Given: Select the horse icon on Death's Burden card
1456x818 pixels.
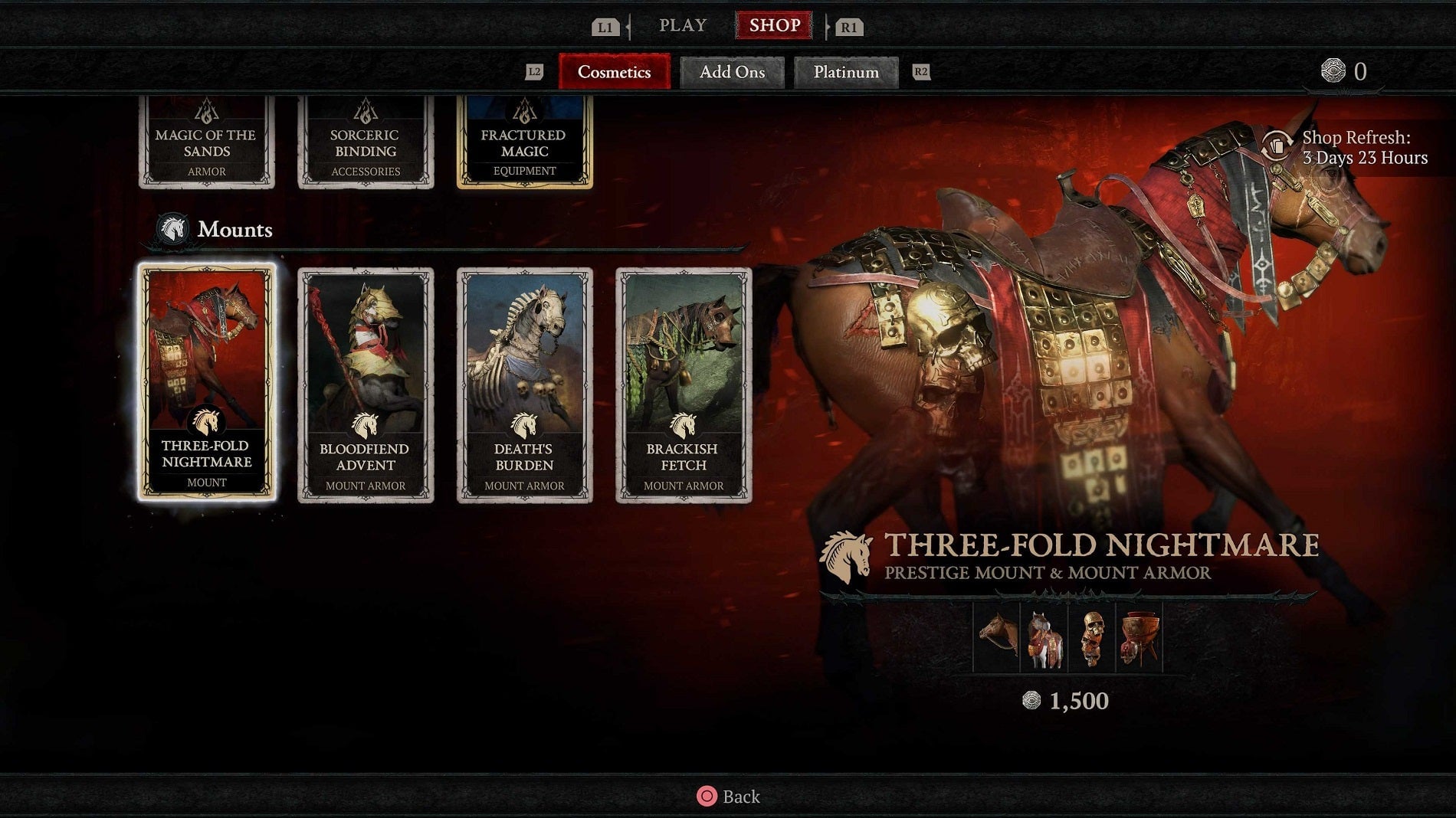Looking at the screenshot, I should (525, 424).
